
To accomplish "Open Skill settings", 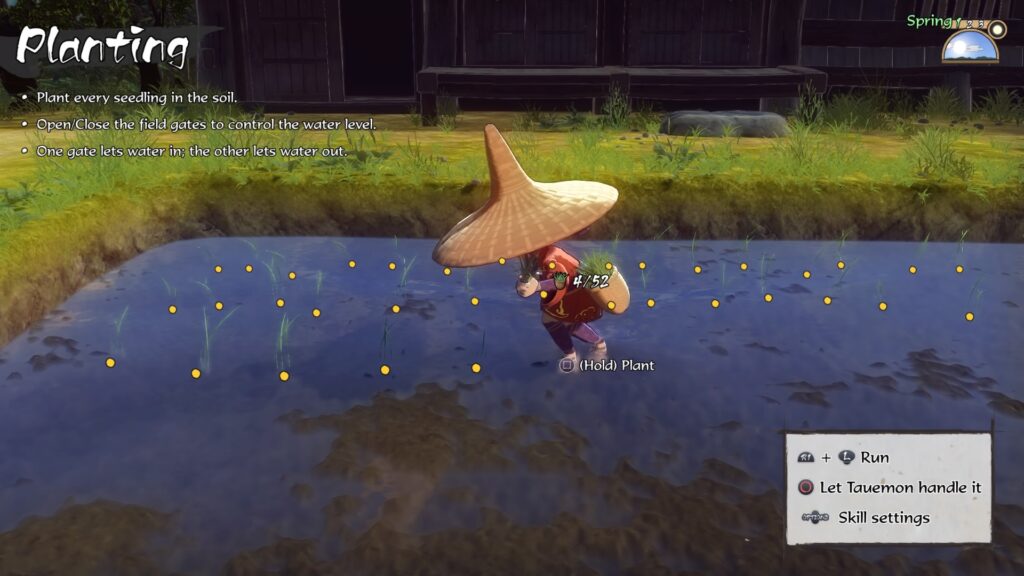I will click(x=883, y=517).
